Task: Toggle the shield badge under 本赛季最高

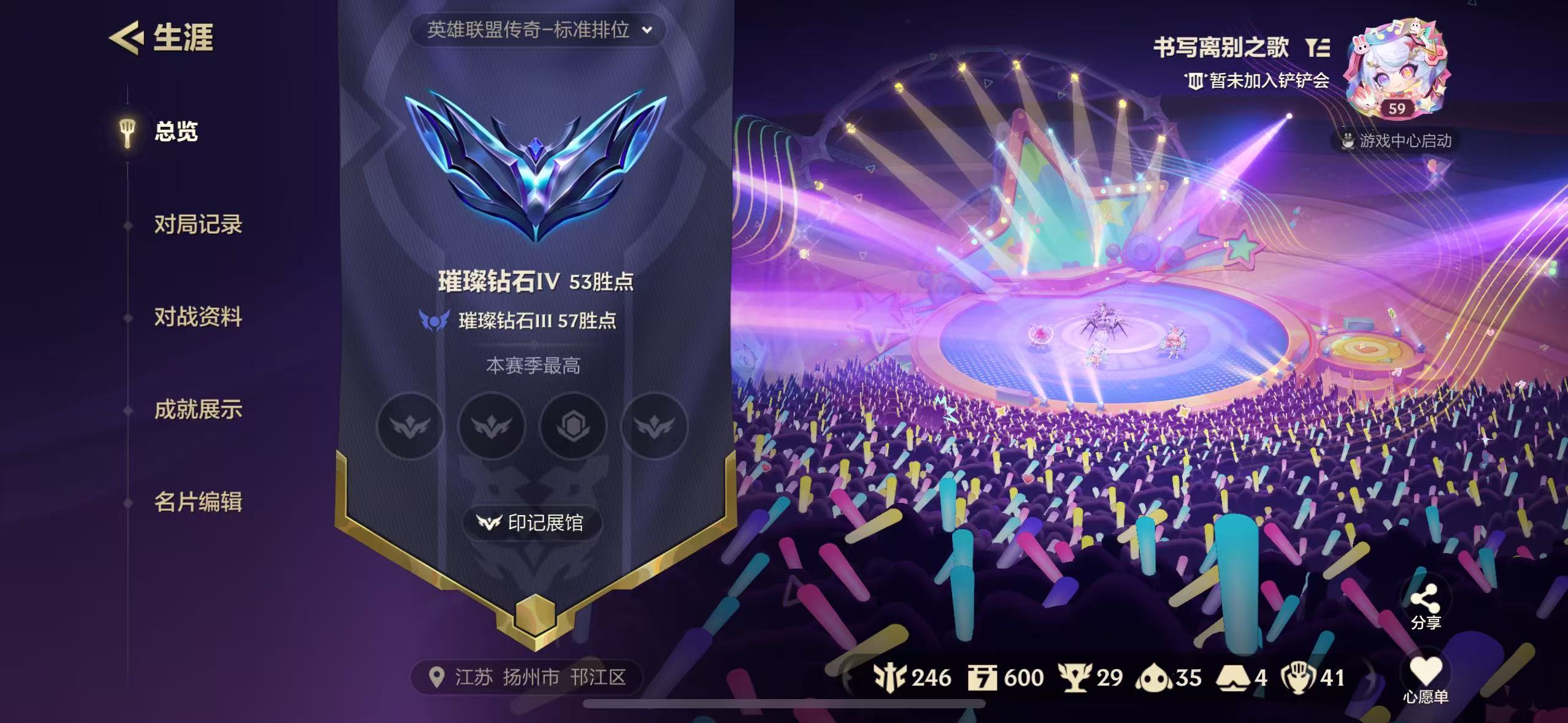Action: (x=573, y=427)
